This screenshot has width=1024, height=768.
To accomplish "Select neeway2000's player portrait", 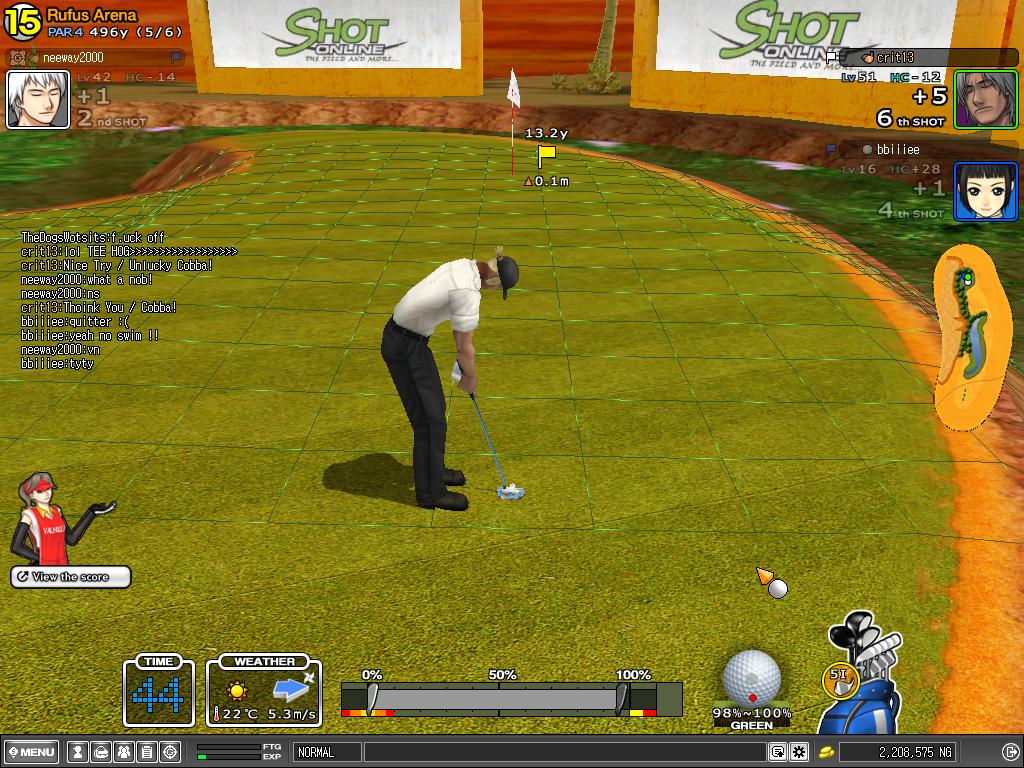I will coord(38,99).
